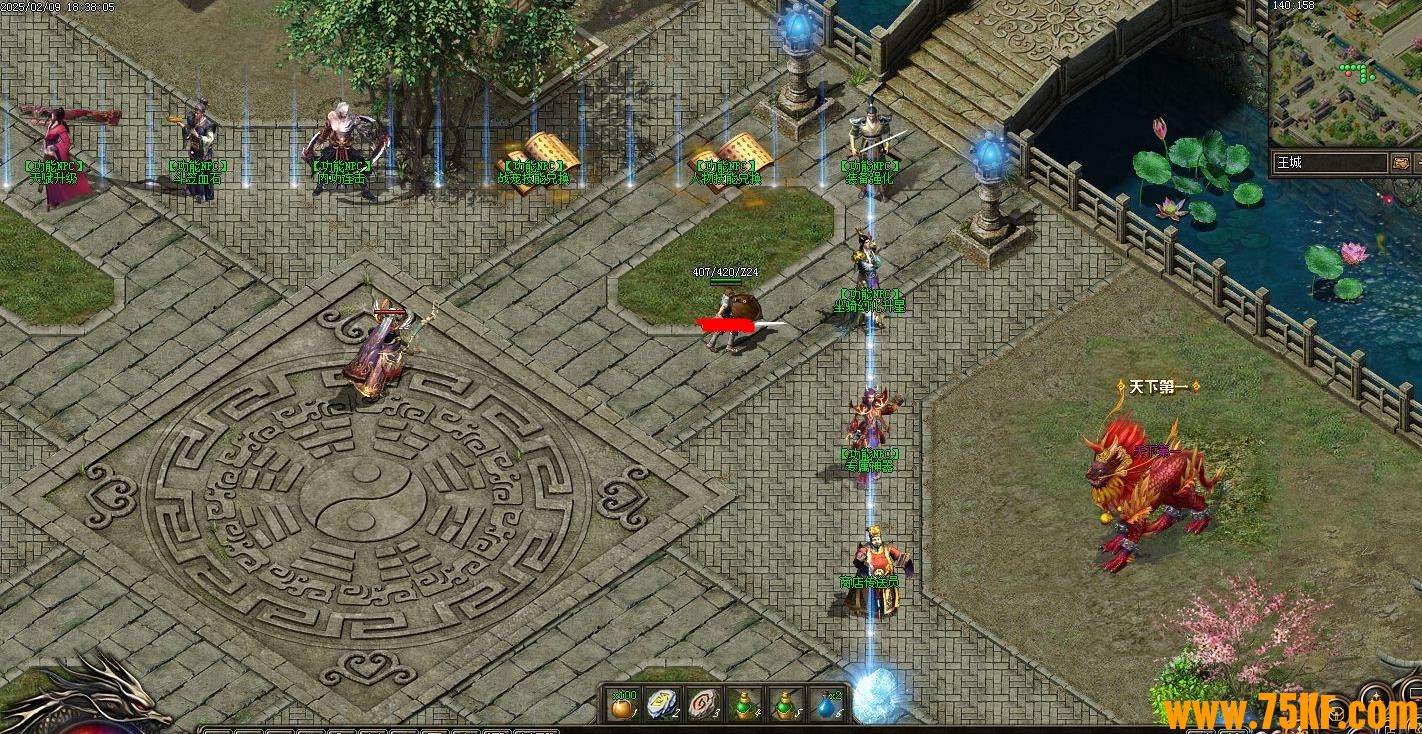Drink the green potion in slot 5

784,705
